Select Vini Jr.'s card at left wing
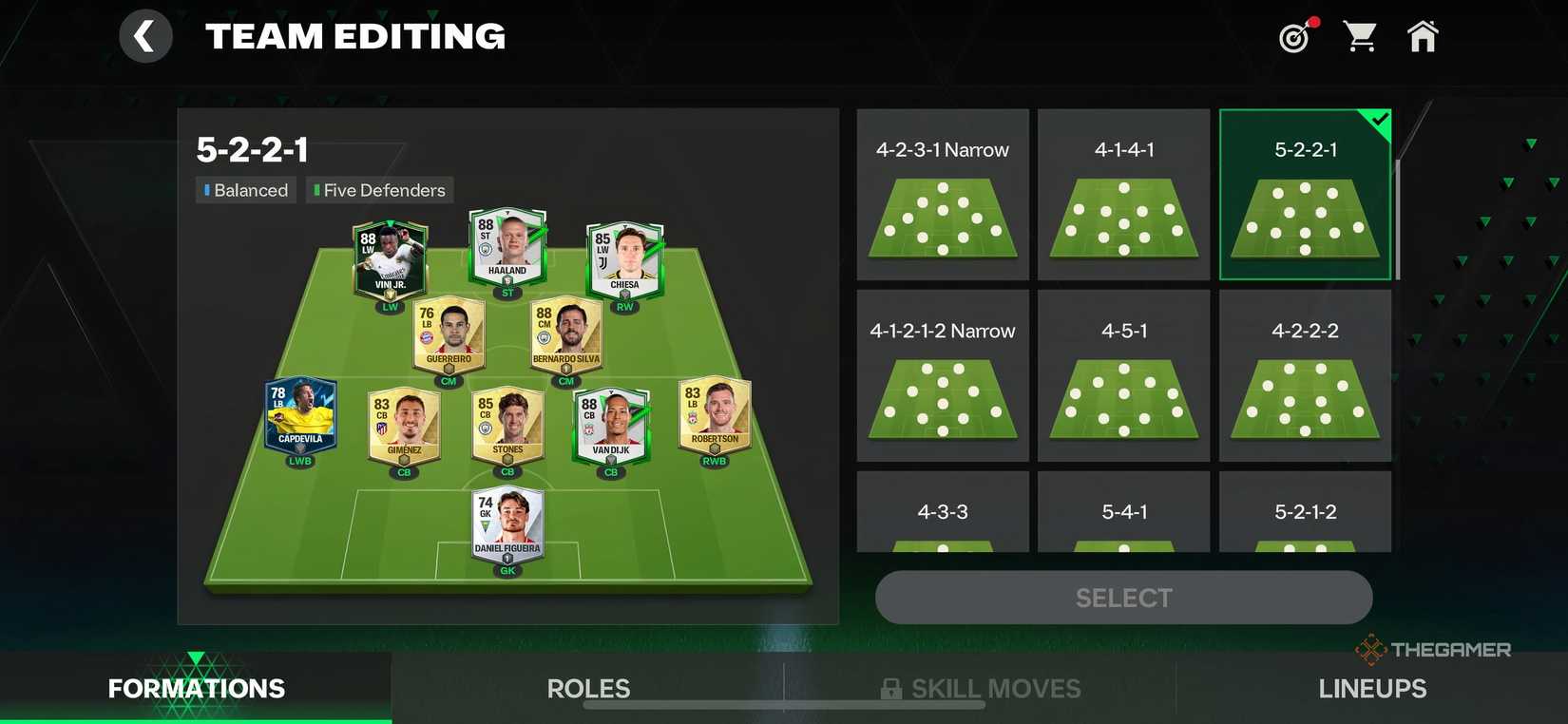This screenshot has height=724, width=1568. (389, 257)
